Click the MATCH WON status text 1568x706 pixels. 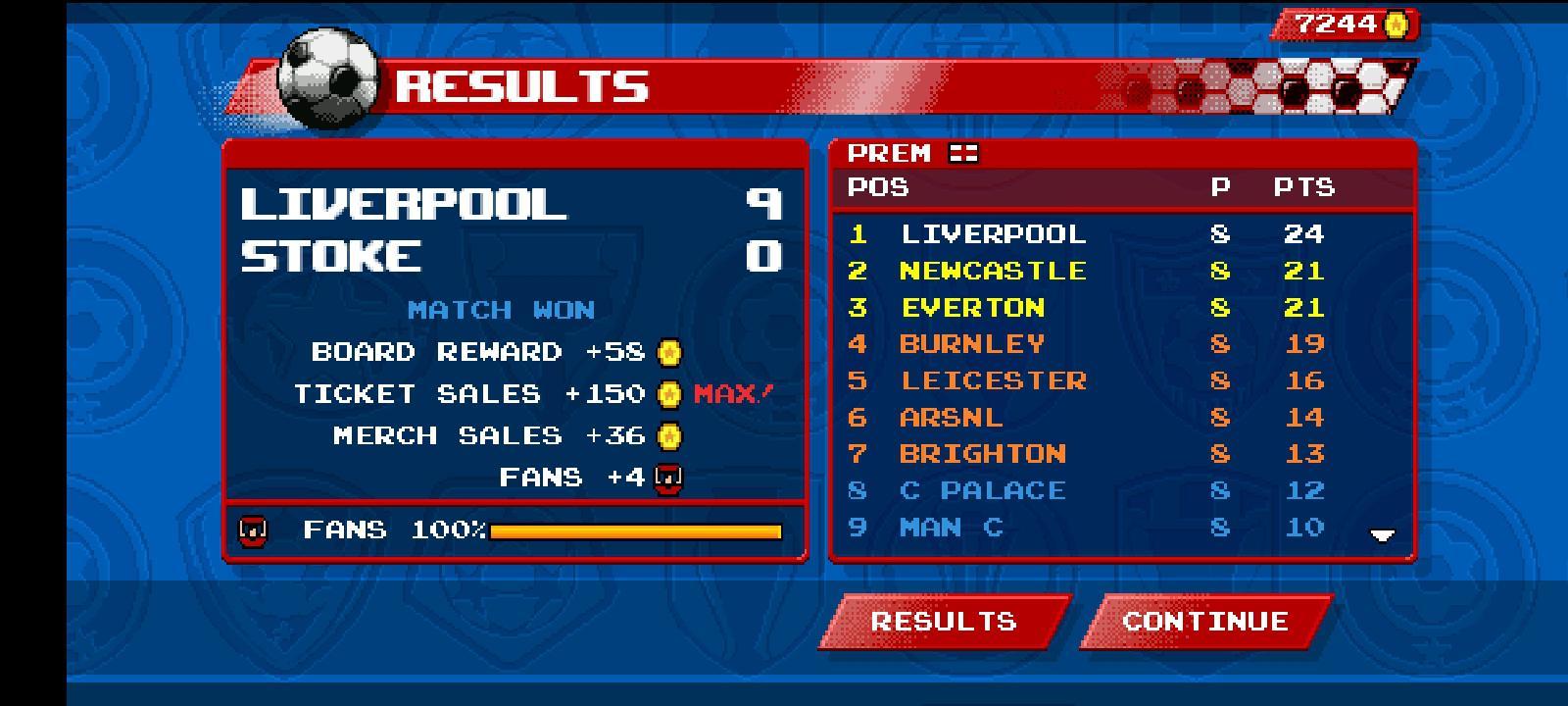click(x=501, y=309)
